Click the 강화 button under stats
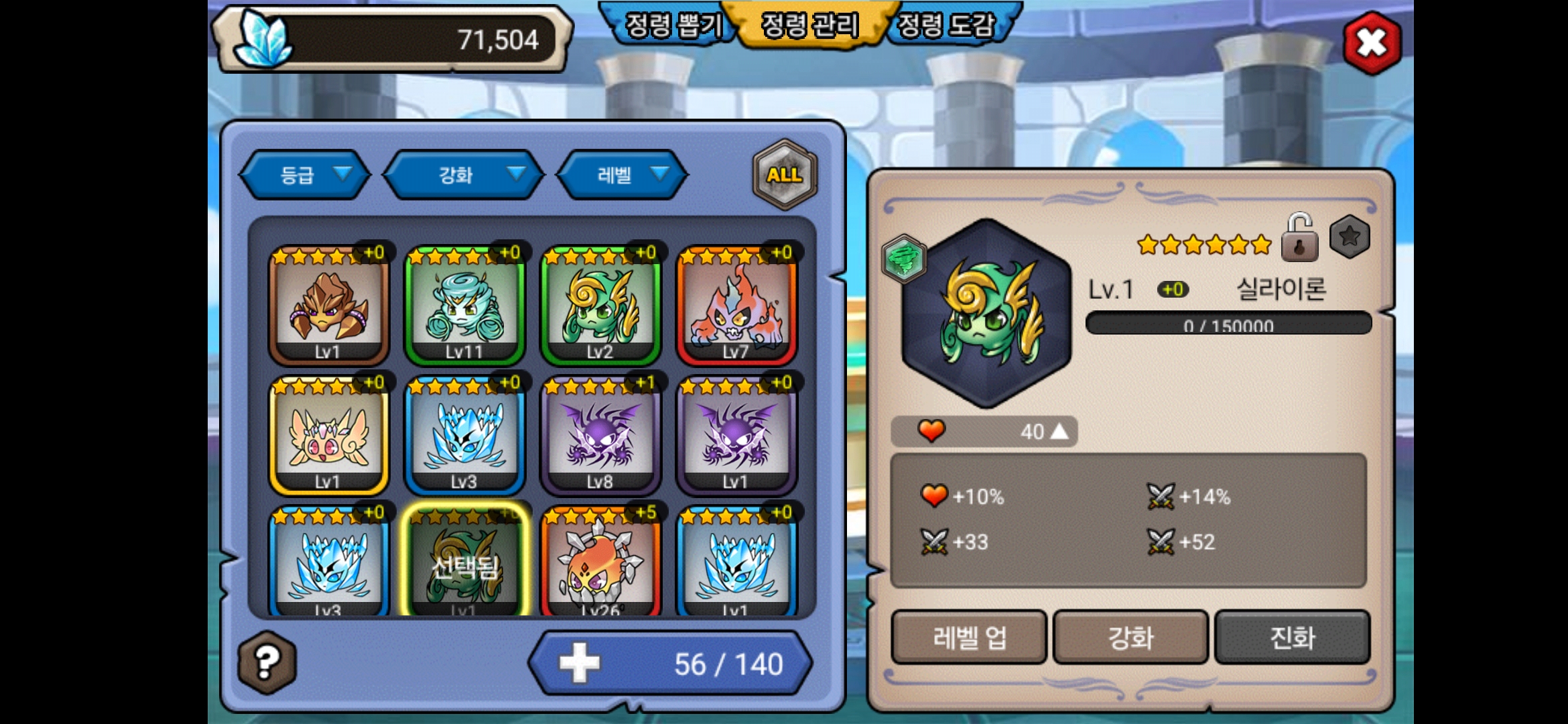Image resolution: width=1568 pixels, height=724 pixels. click(x=1130, y=637)
